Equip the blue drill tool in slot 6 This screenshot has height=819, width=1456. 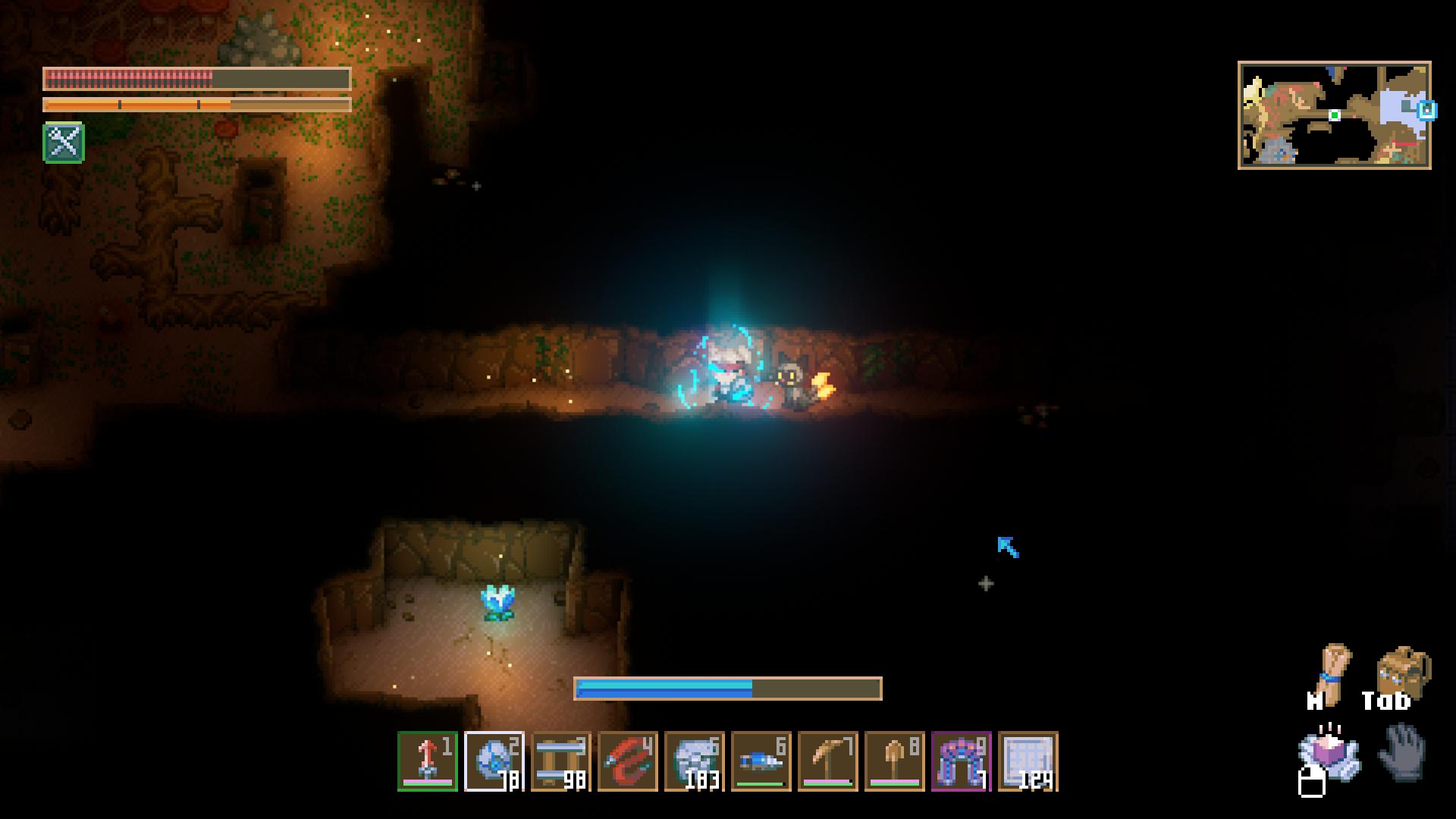761,761
